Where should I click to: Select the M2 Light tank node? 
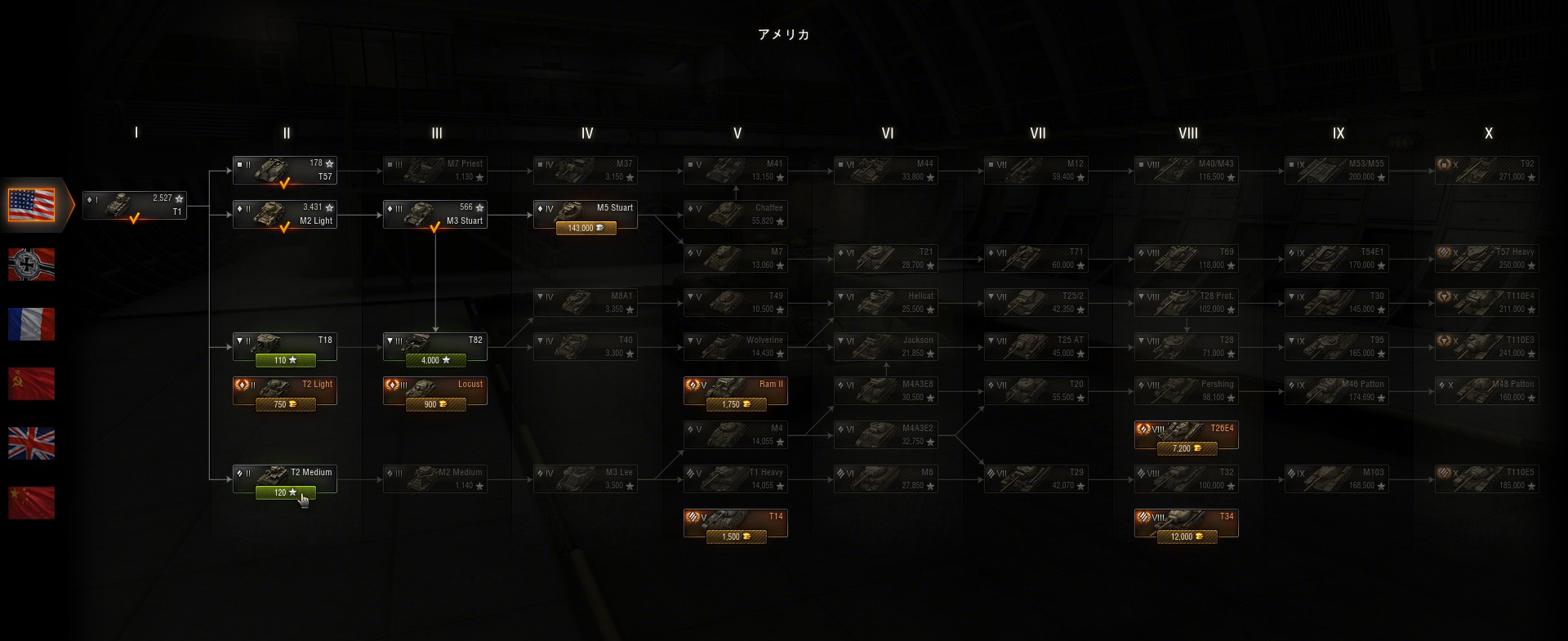click(x=285, y=214)
